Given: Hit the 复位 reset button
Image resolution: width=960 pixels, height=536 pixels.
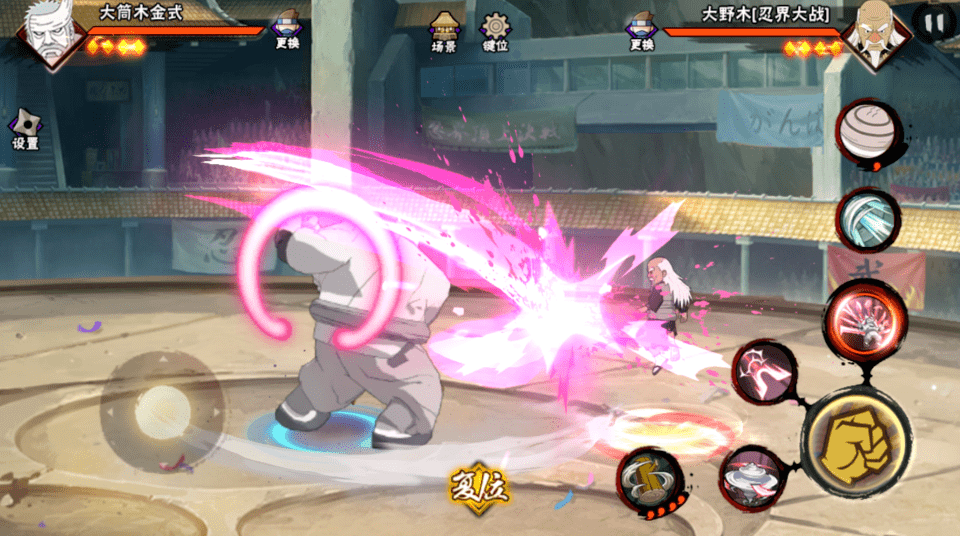Looking at the screenshot, I should [x=479, y=489].
